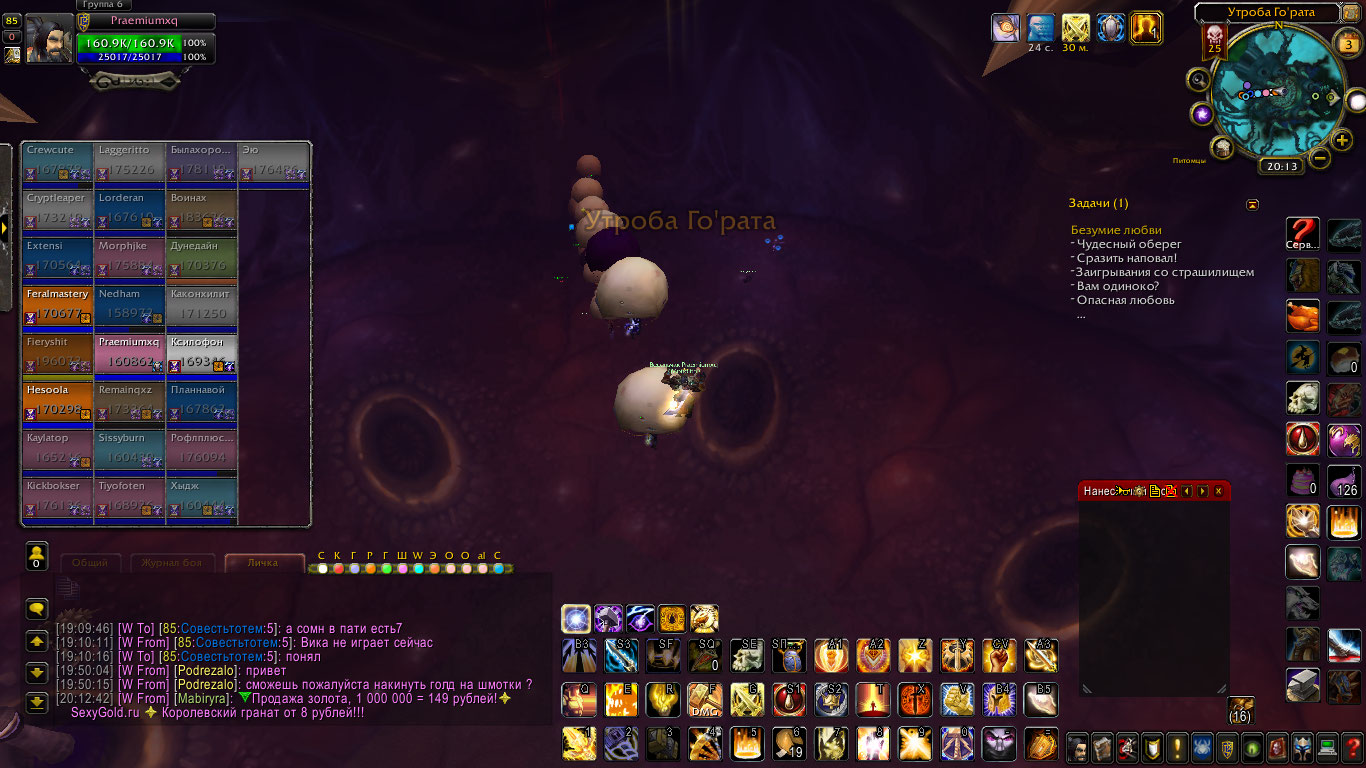Close the Нанесено damage meter window

pos(1218,491)
